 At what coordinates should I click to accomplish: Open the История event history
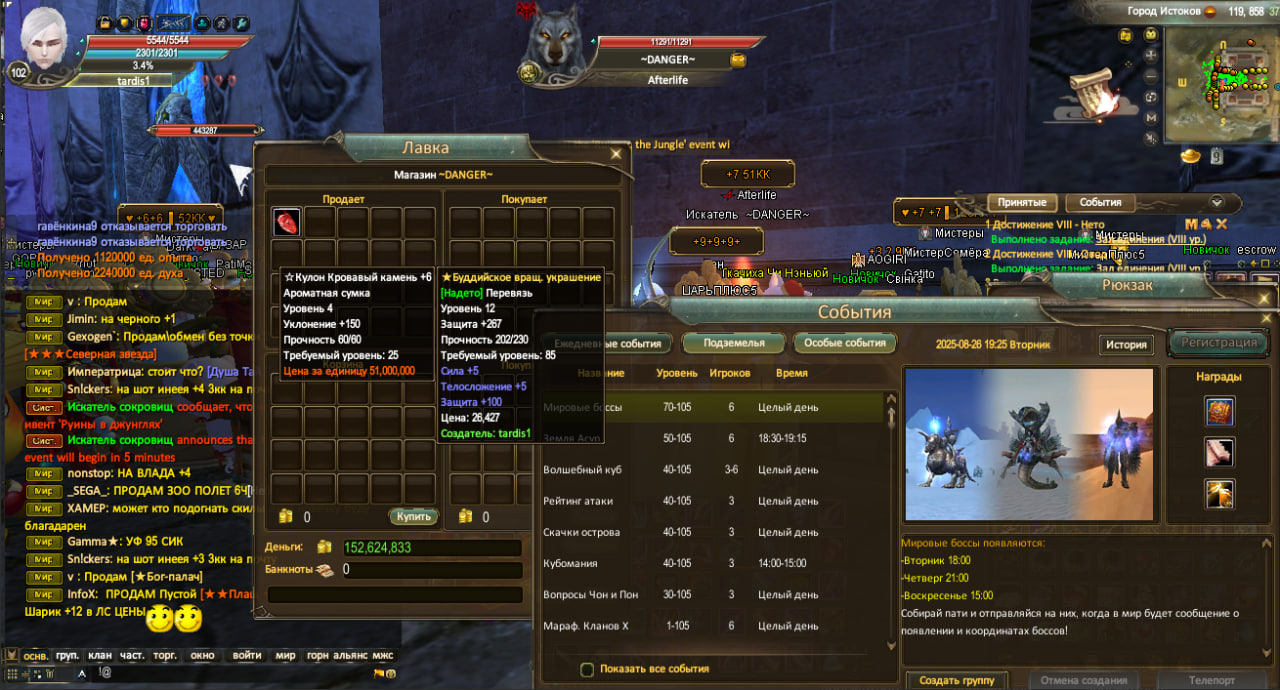pos(1127,345)
